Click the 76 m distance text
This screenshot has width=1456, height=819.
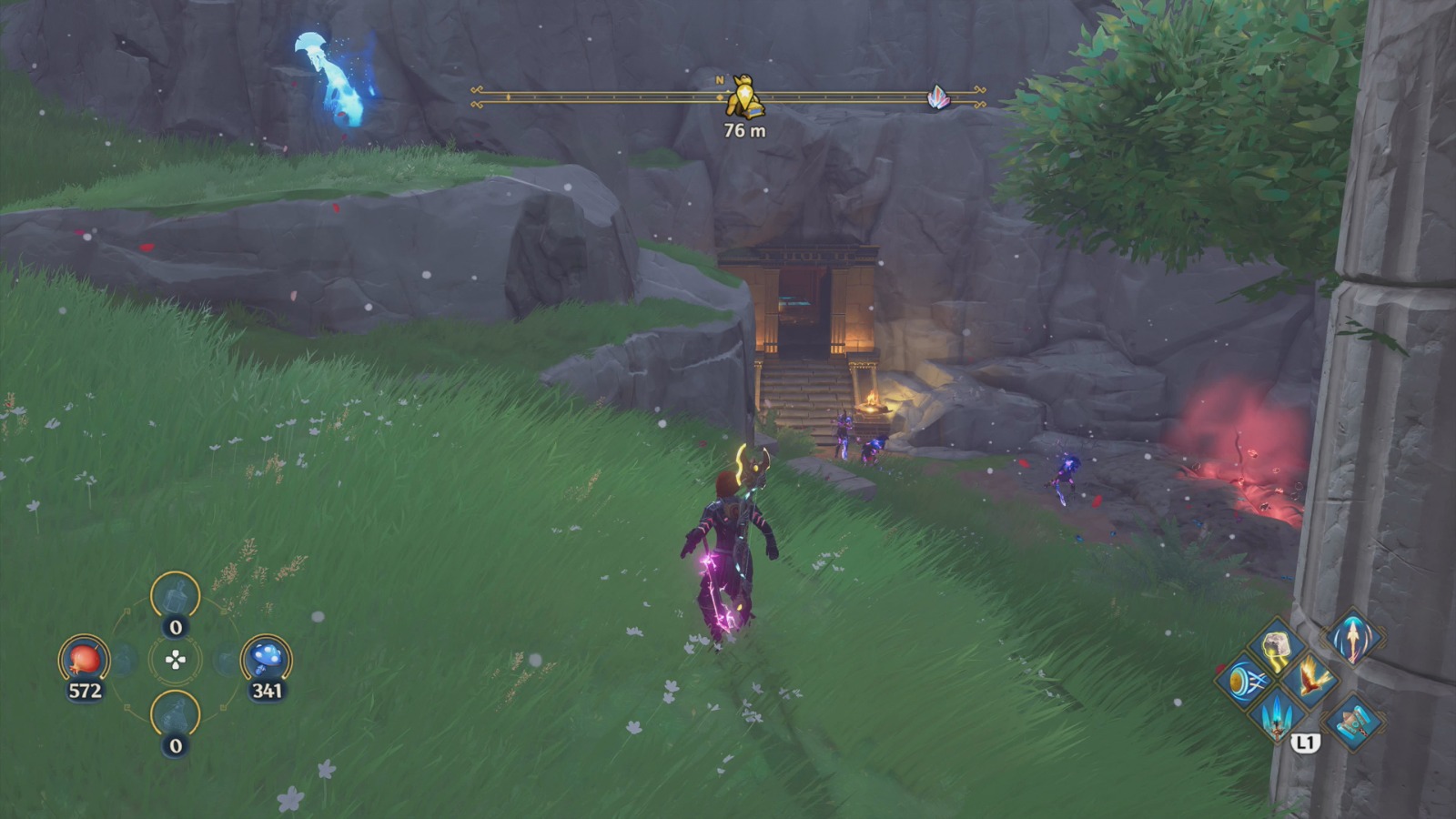tap(745, 130)
